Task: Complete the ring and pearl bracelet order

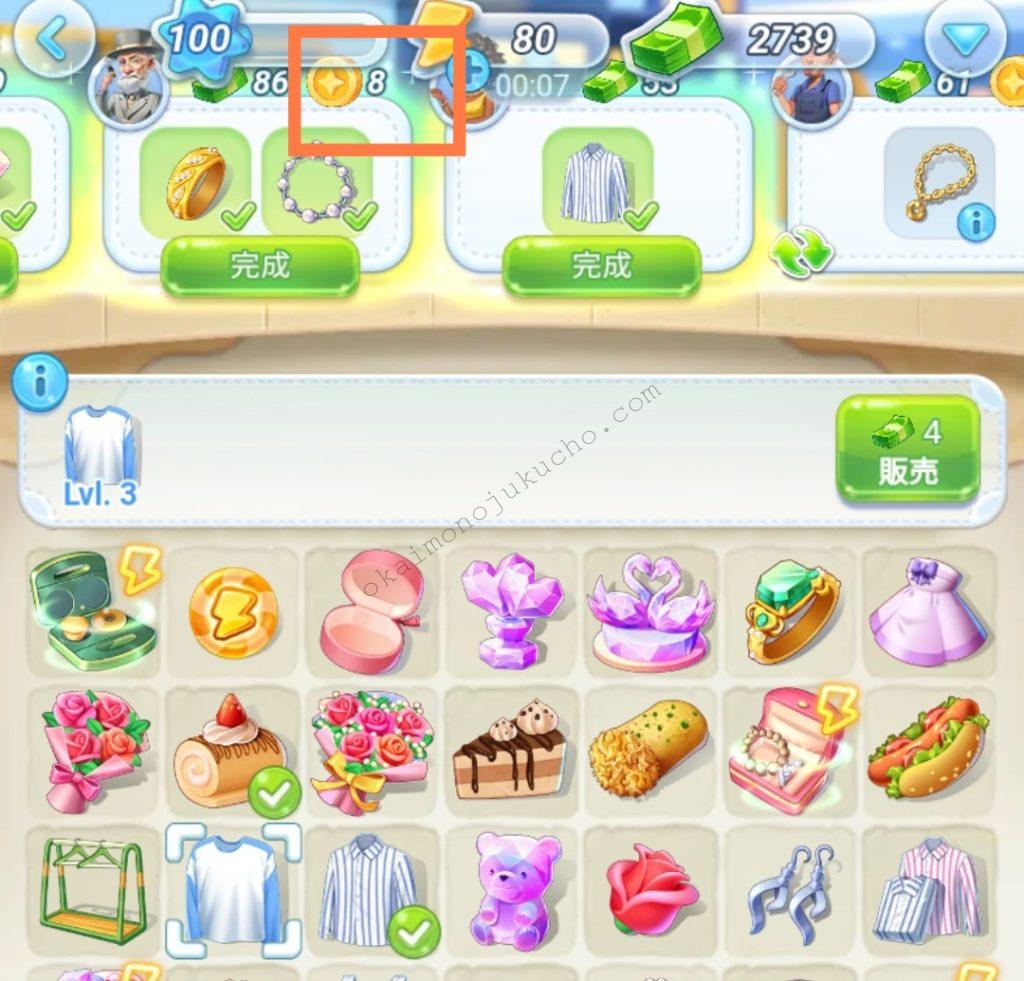Action: coord(259,266)
